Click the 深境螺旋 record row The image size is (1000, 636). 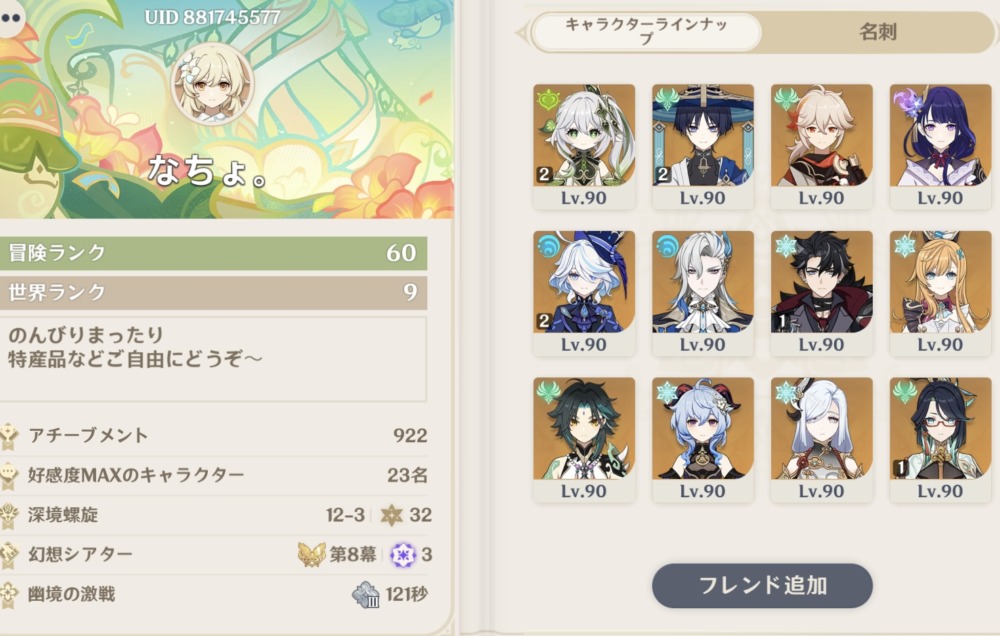(x=215, y=515)
